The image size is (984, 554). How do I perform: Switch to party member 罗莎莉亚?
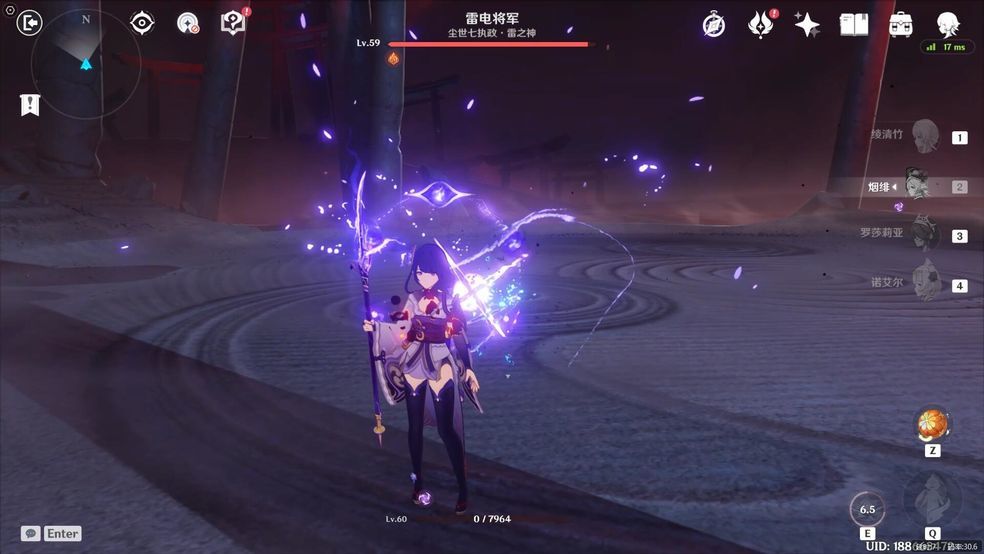[x=925, y=234]
